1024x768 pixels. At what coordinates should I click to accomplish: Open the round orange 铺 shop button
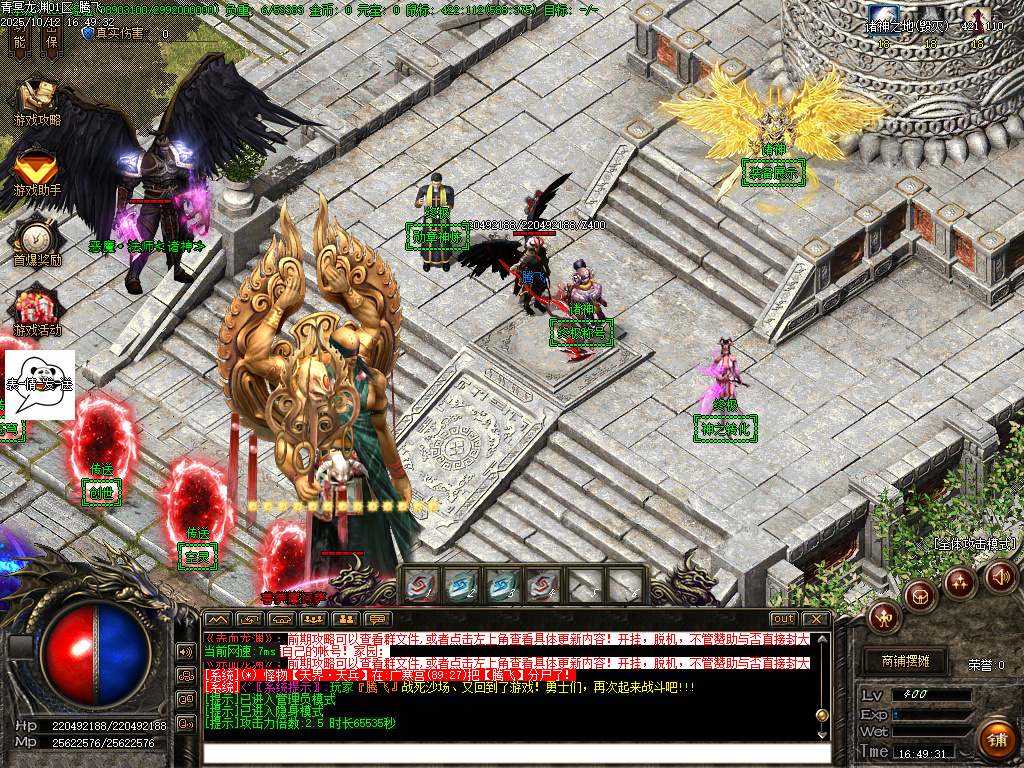[996, 739]
